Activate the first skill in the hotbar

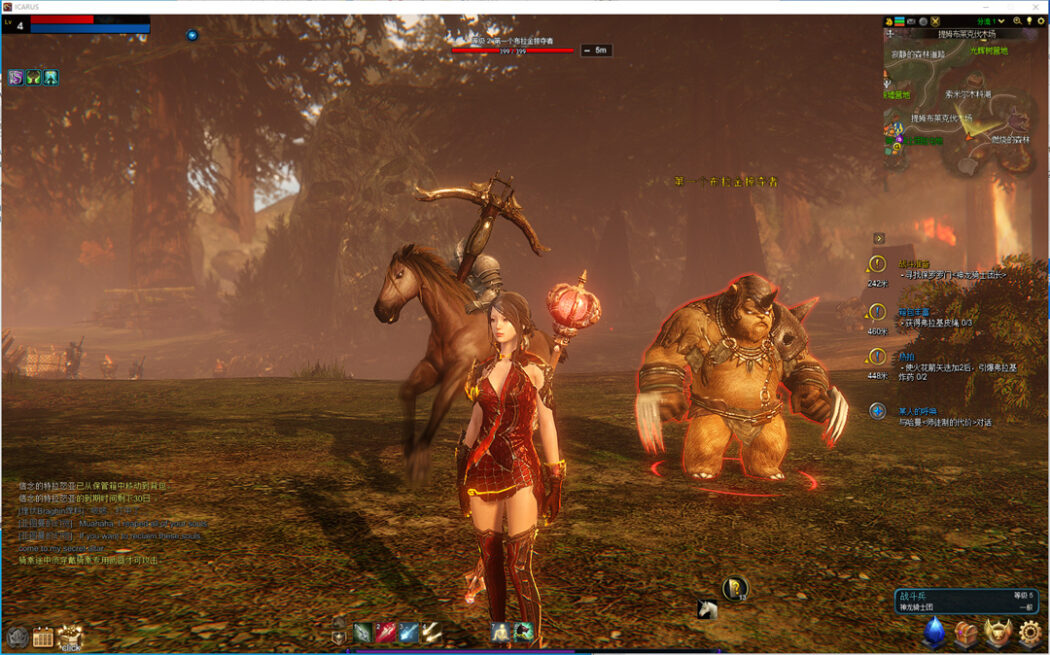362,632
